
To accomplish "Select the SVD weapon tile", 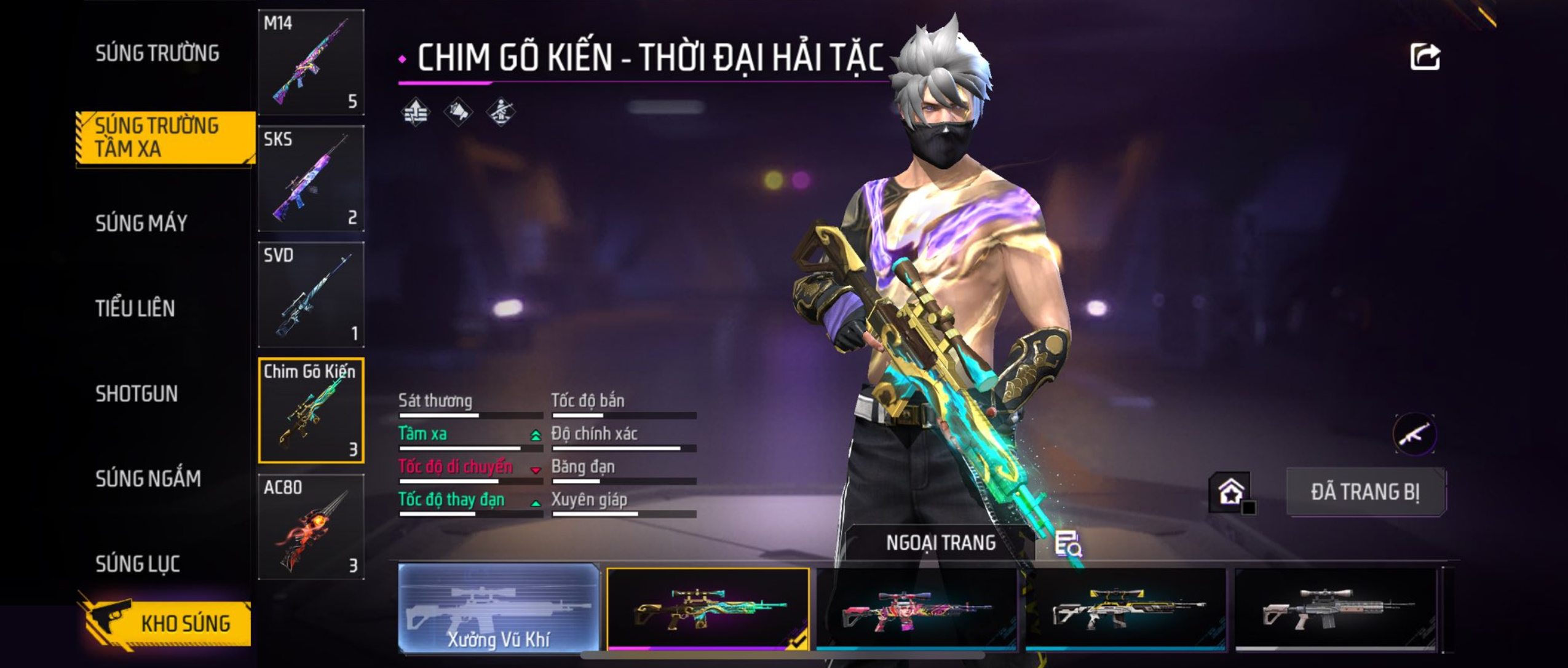I will [311, 294].
